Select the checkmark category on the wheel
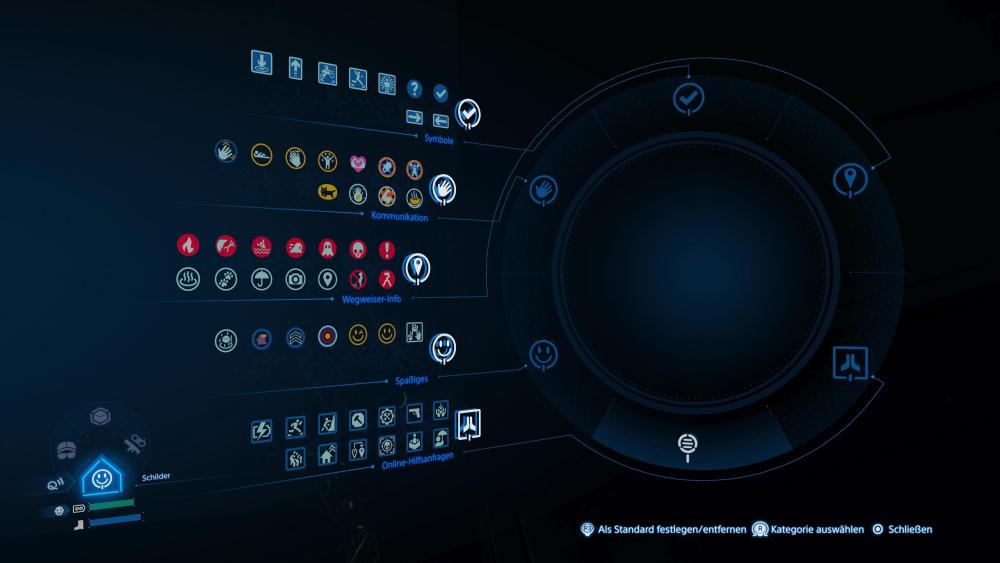This screenshot has width=1000, height=563. (x=688, y=98)
